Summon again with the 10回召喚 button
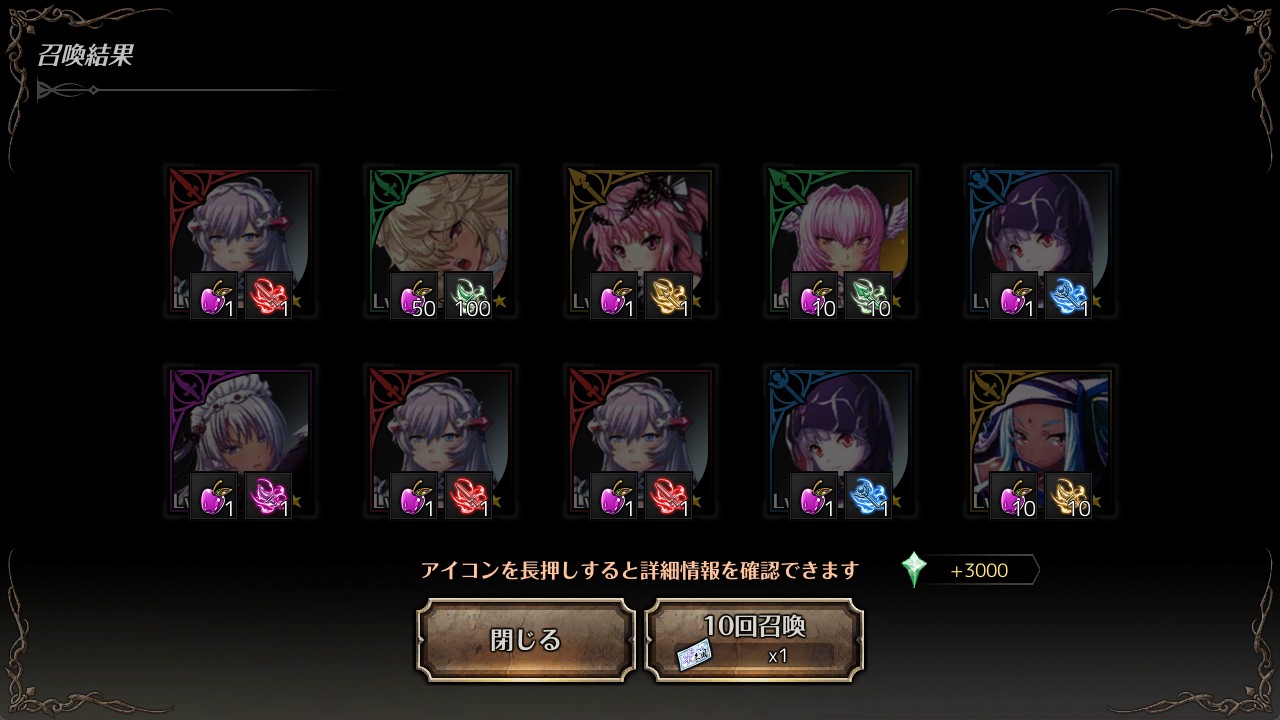Screen dimensions: 1280x720 (754, 640)
